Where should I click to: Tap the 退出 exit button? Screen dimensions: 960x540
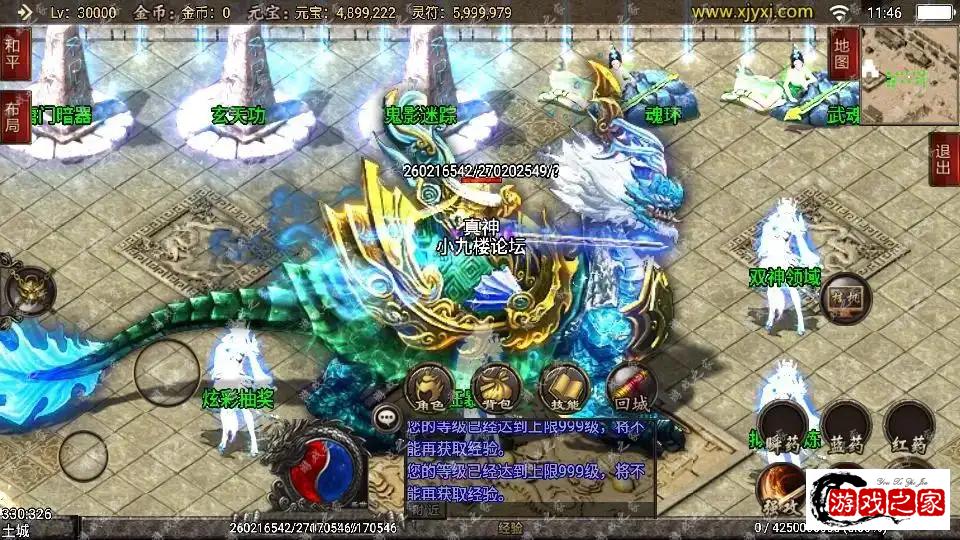pos(942,159)
